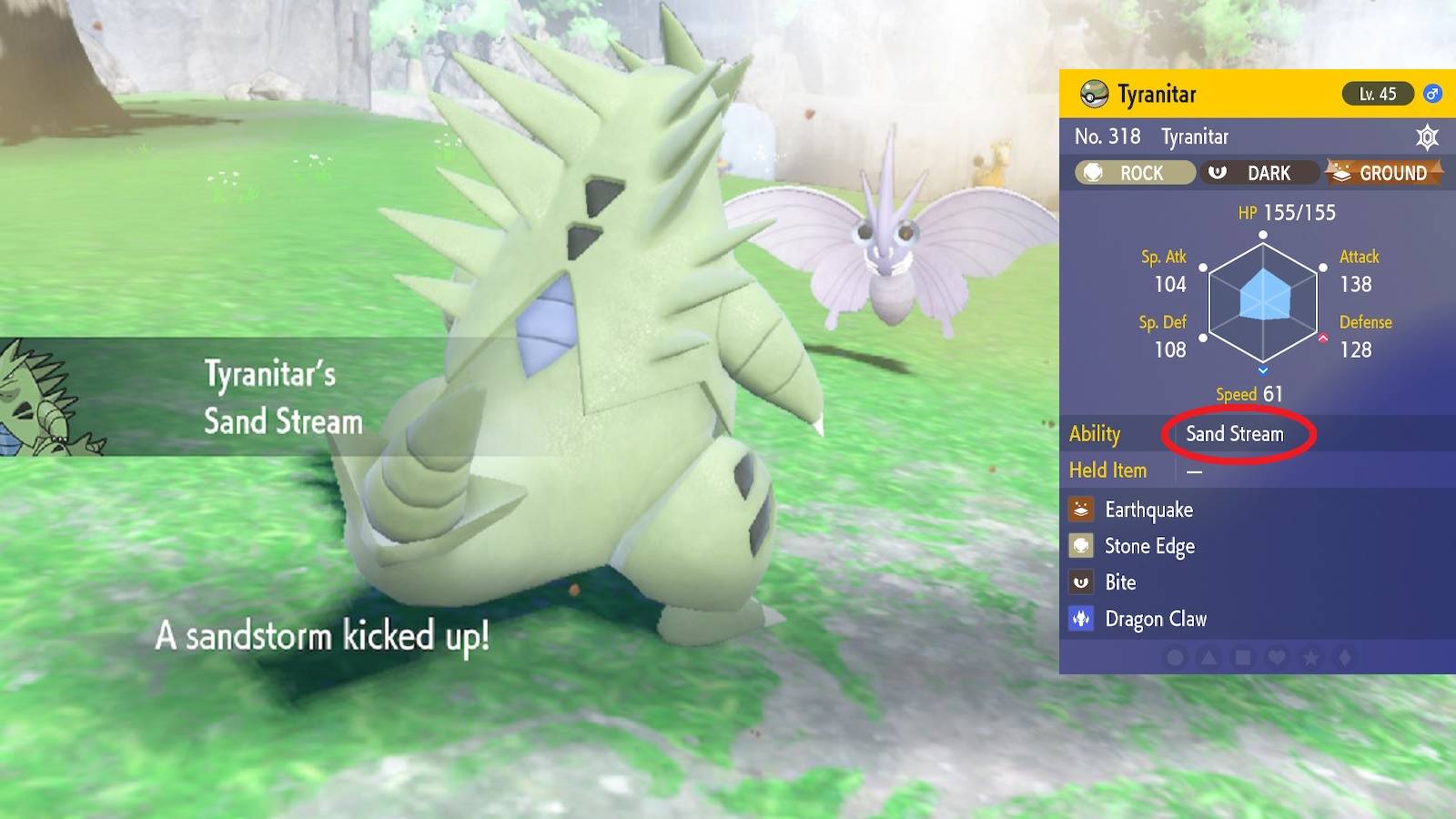Image resolution: width=1456 pixels, height=819 pixels.
Task: Click the blue stat radar chart
Action: pos(1263,300)
